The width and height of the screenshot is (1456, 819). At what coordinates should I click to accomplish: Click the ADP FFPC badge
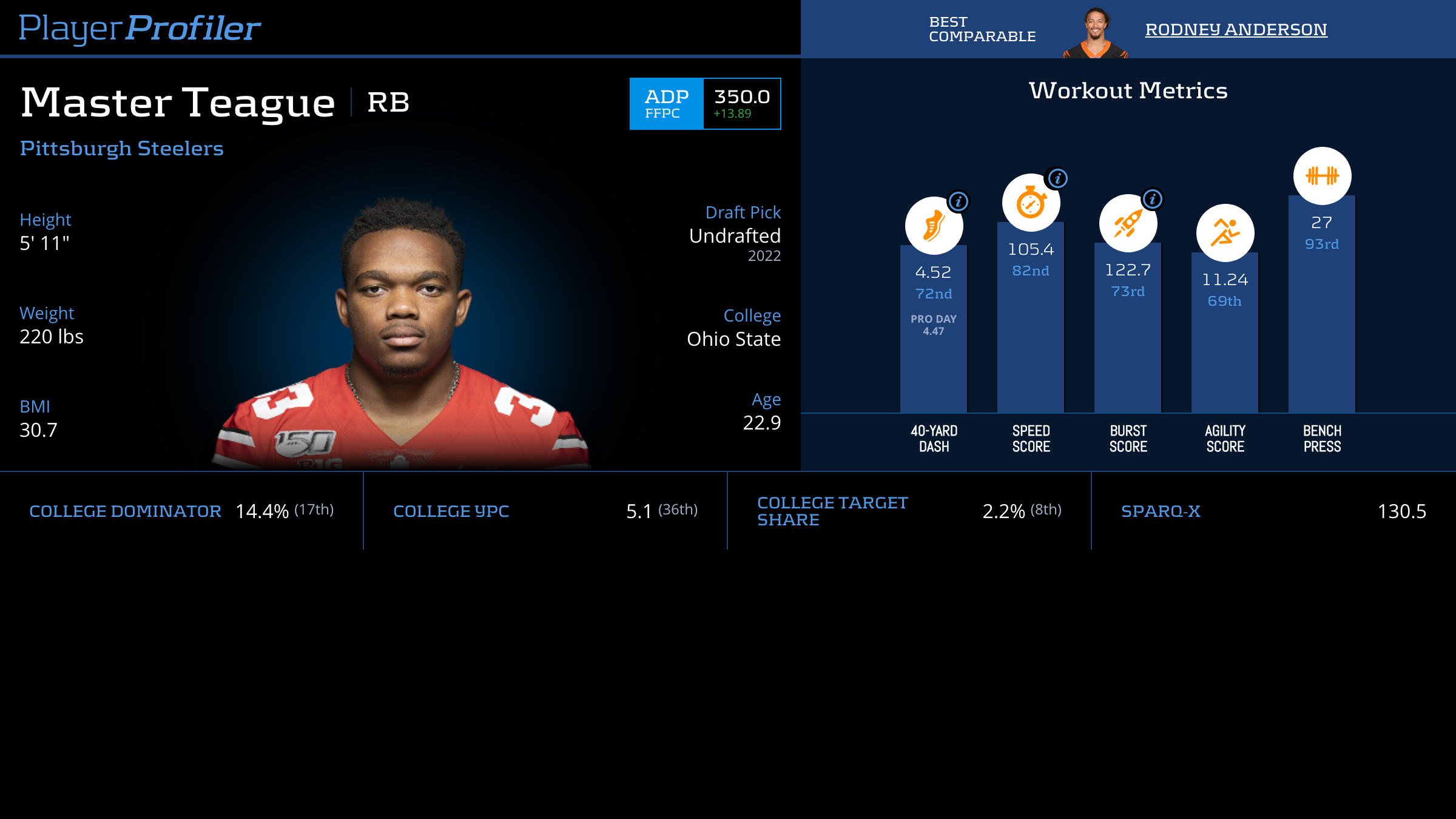(667, 104)
